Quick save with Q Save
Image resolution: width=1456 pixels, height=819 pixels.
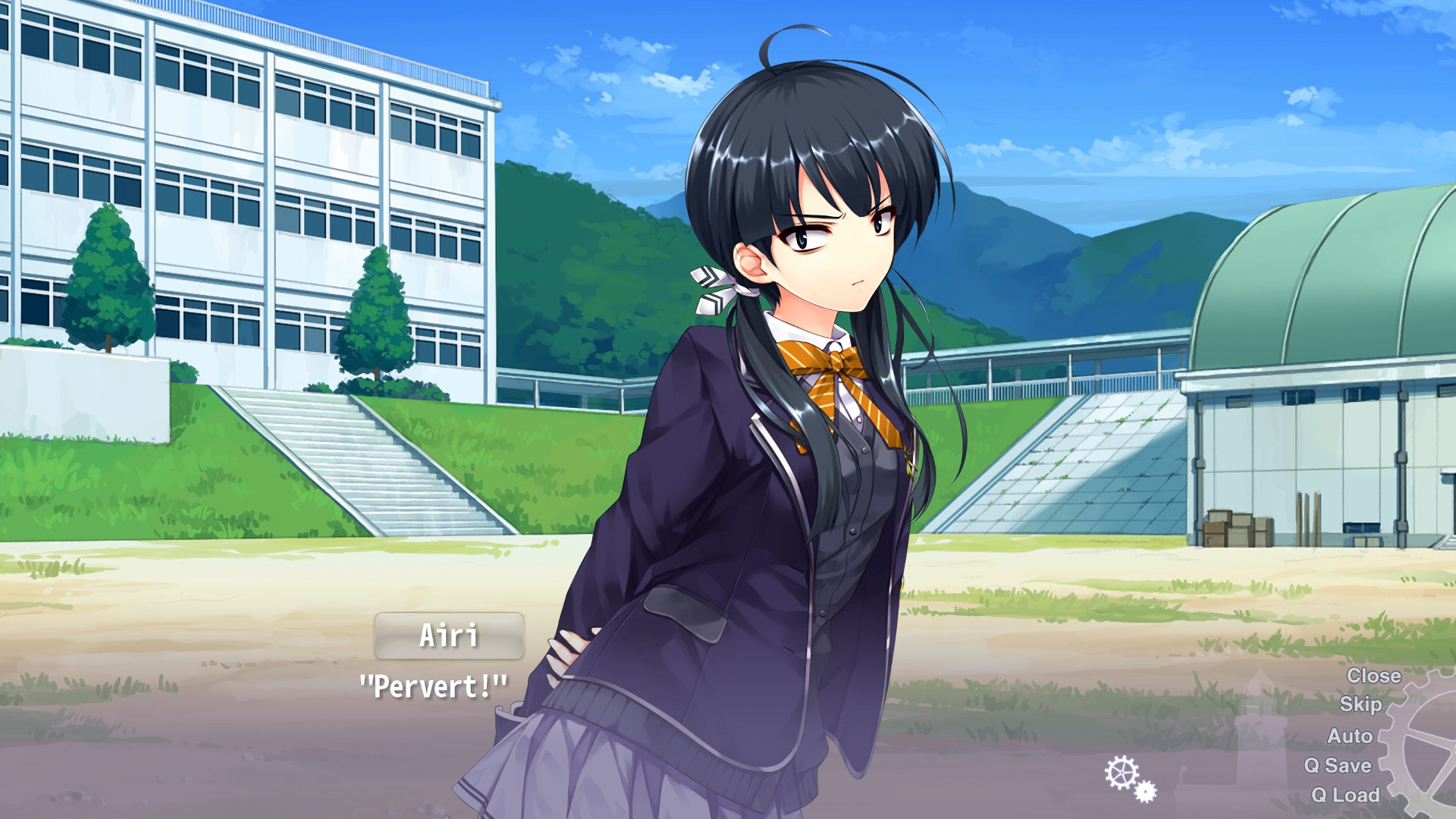pyautogui.click(x=1338, y=765)
